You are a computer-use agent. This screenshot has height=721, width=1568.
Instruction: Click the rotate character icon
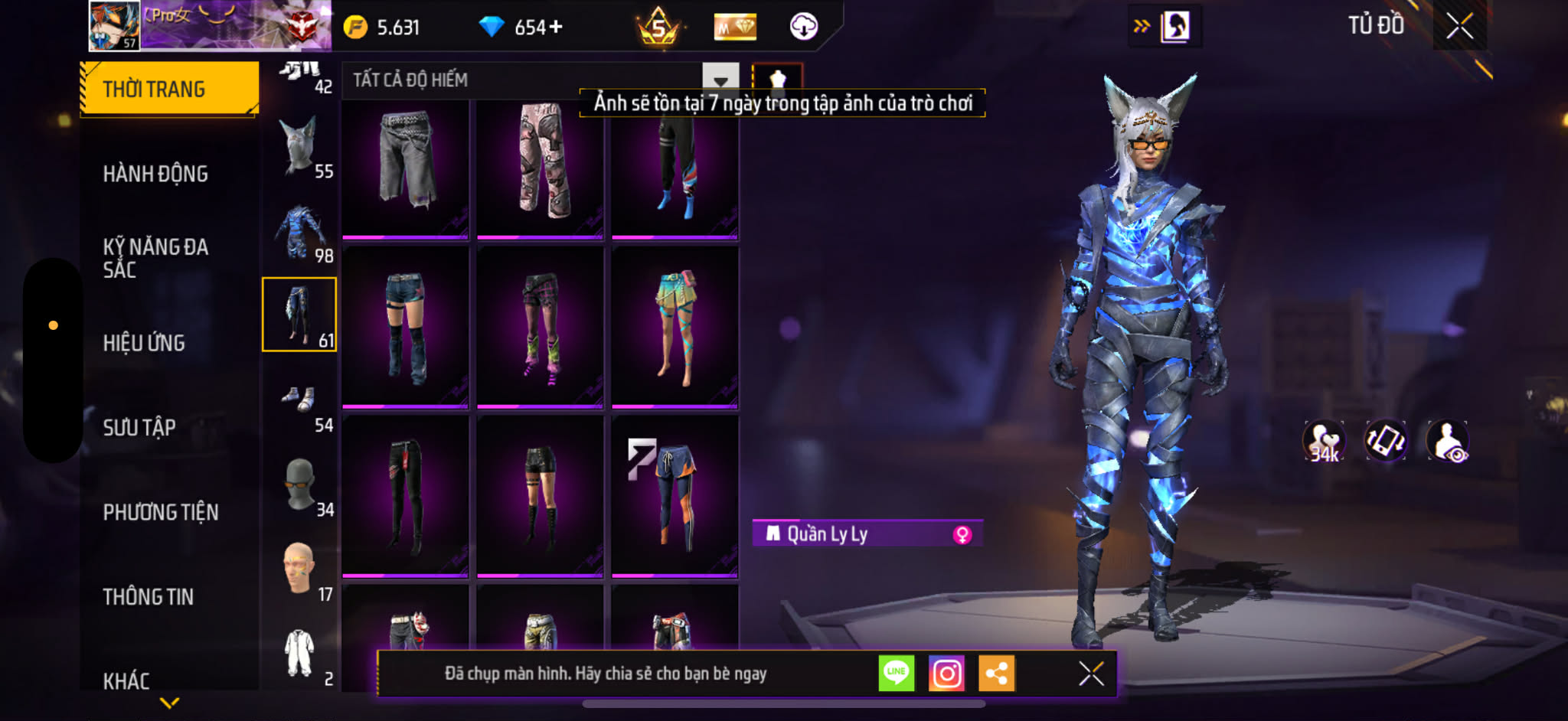pyautogui.click(x=1386, y=442)
